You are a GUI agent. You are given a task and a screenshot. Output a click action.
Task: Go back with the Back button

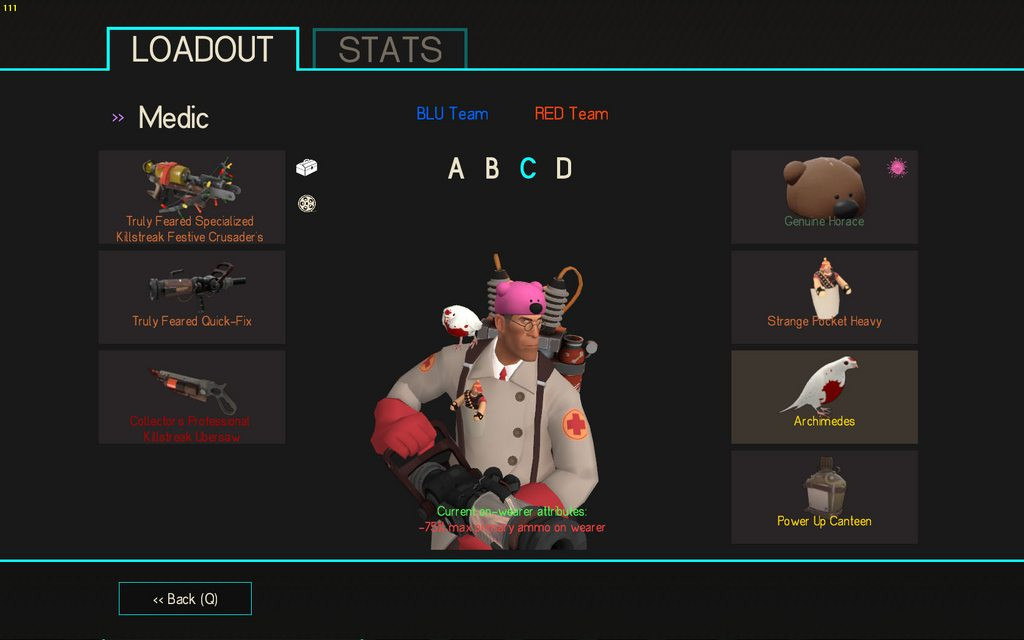click(185, 599)
